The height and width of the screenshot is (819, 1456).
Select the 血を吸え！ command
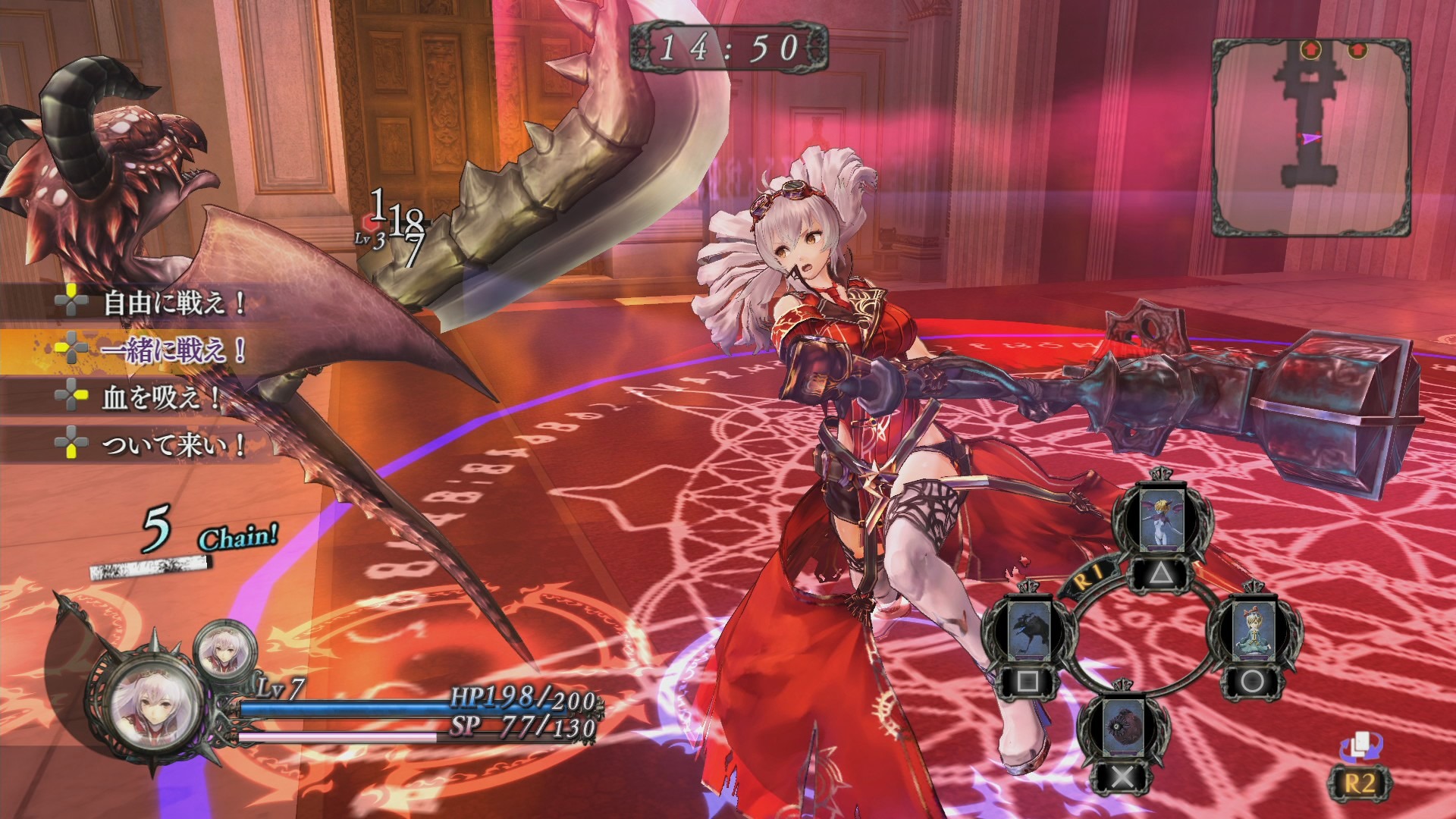click(161, 397)
